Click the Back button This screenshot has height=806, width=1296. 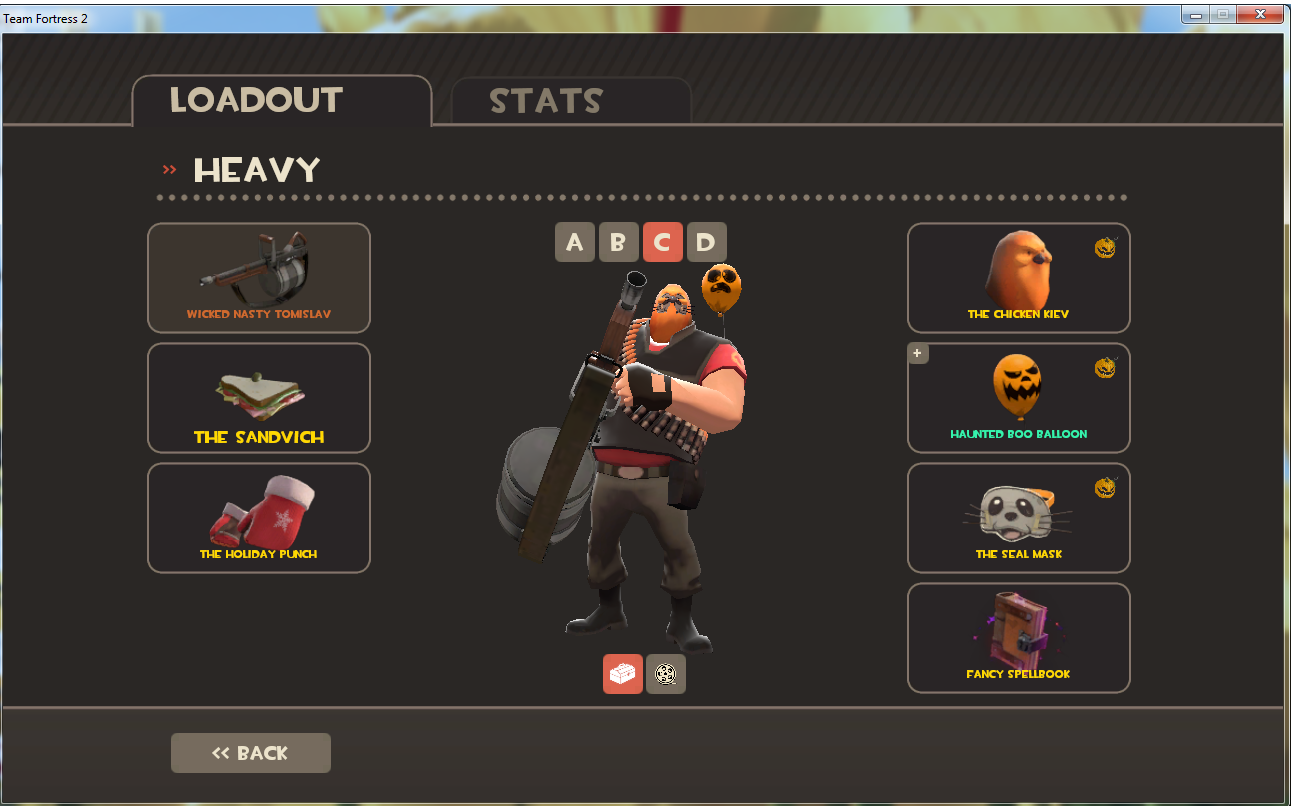(x=250, y=752)
